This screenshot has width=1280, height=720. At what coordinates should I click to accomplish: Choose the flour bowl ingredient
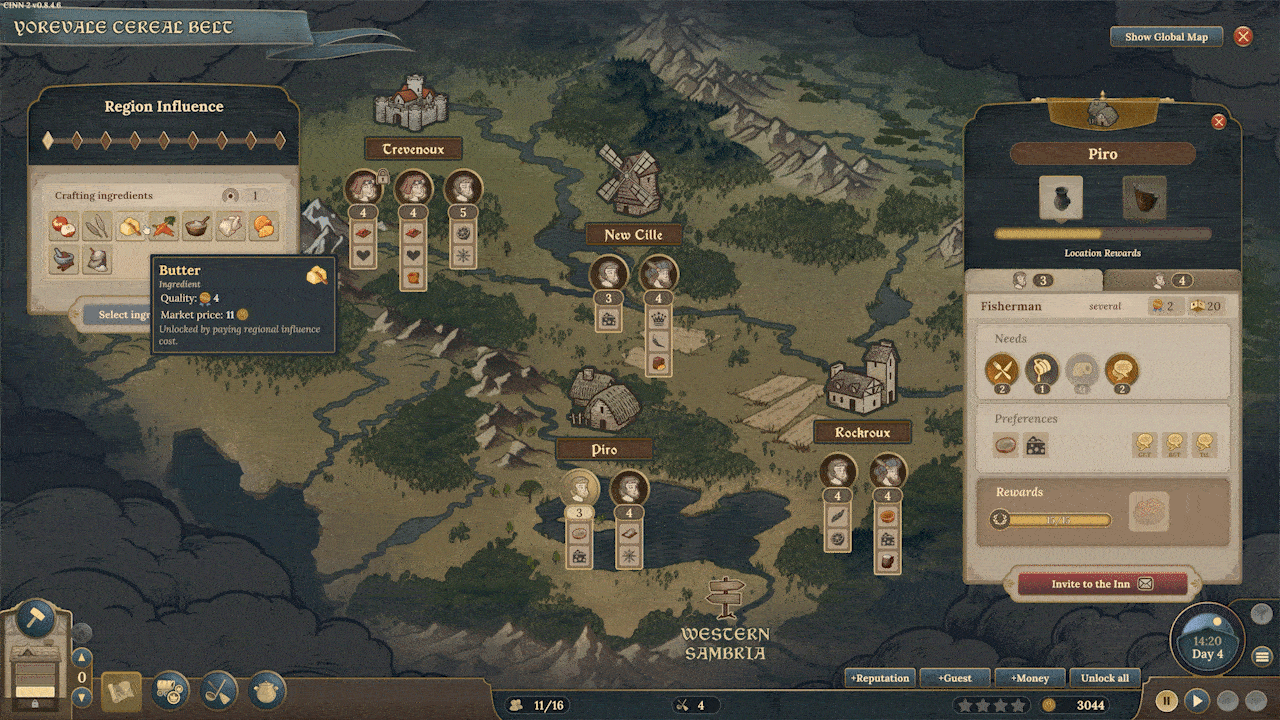198,227
